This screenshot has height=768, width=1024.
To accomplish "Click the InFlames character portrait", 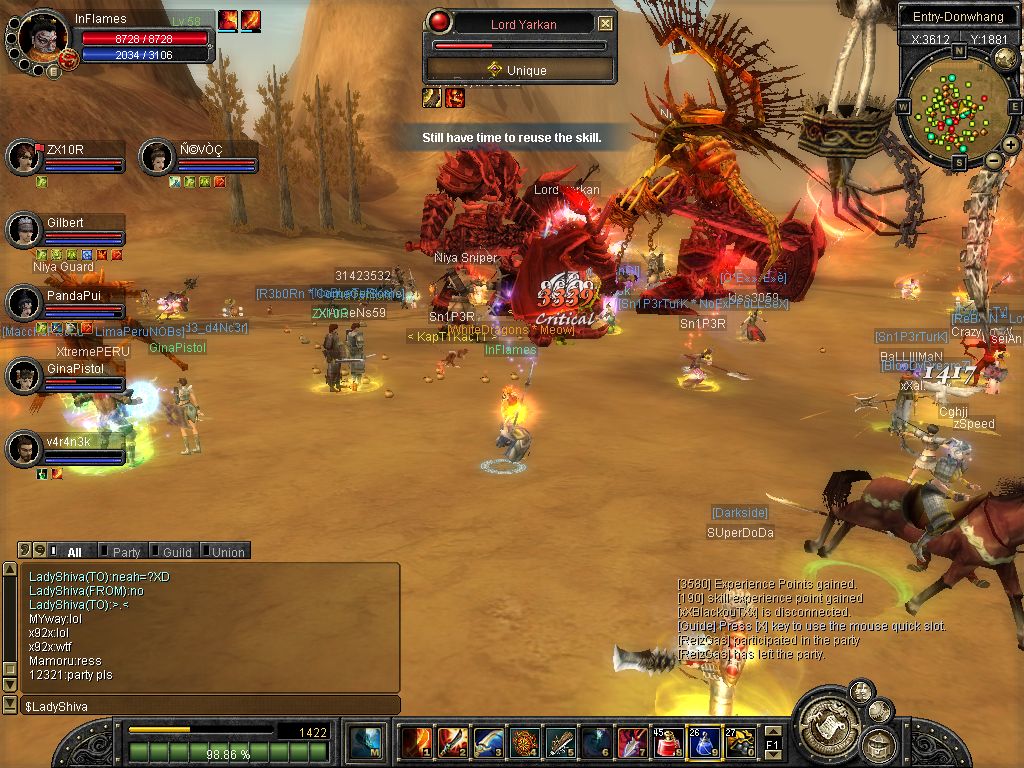I will pos(42,38).
